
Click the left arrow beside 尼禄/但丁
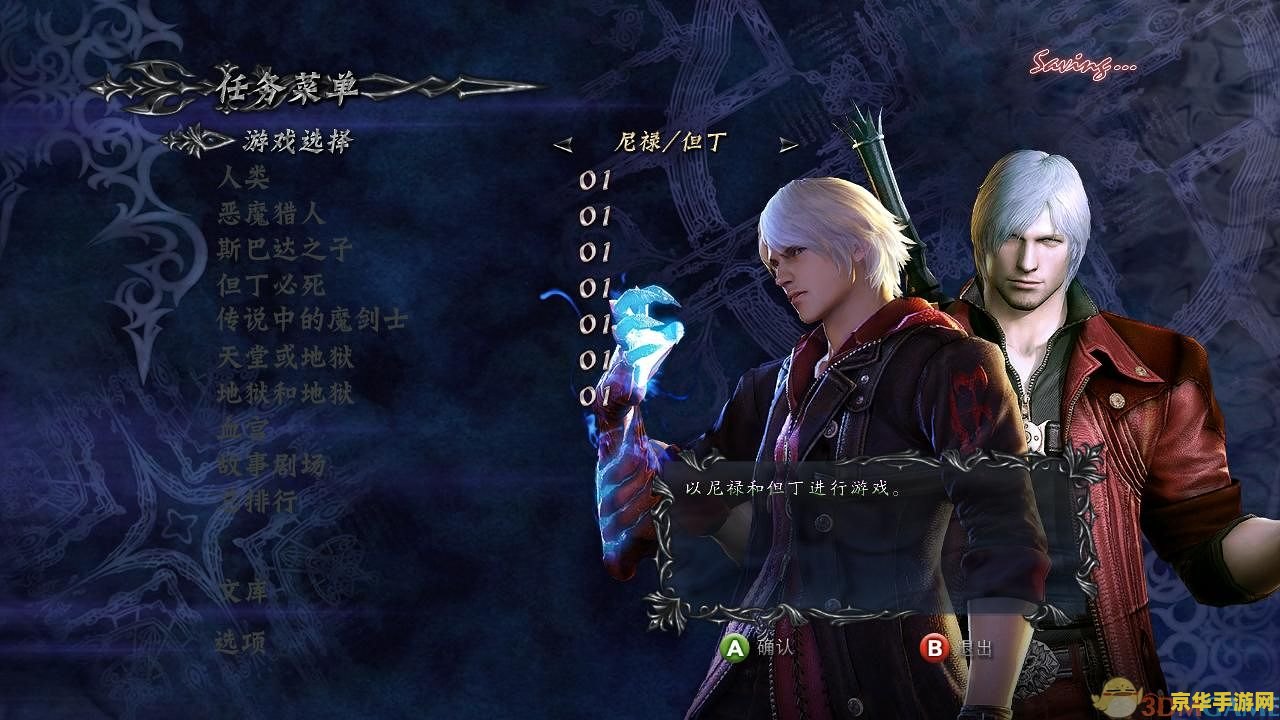tap(563, 145)
